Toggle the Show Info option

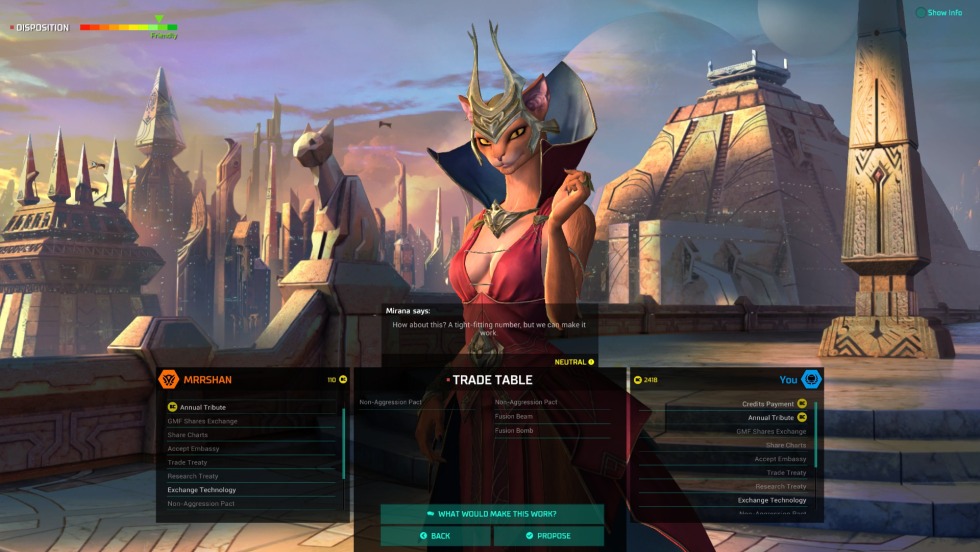[938, 13]
